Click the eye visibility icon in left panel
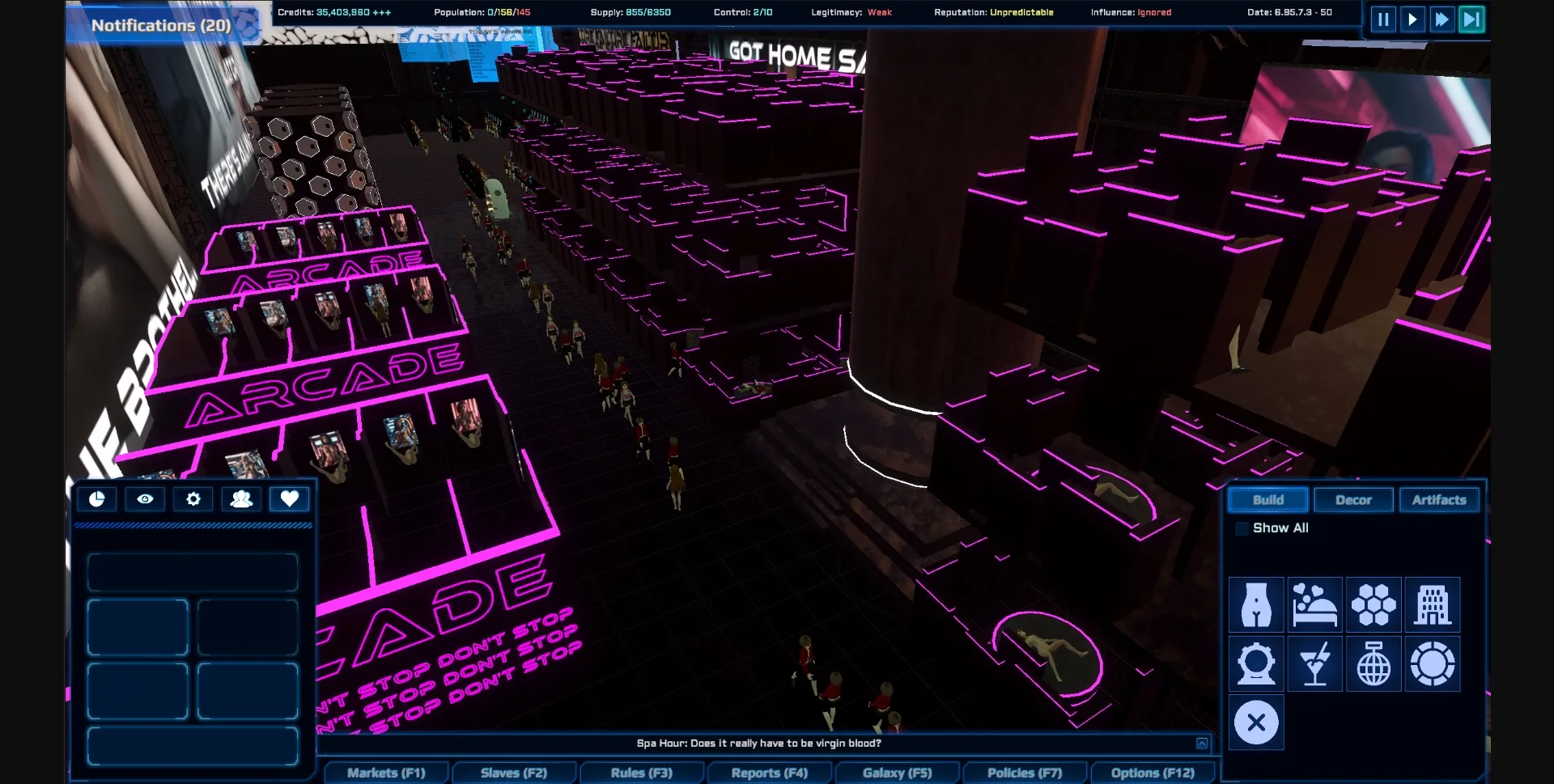The width and height of the screenshot is (1554, 784). pos(145,499)
